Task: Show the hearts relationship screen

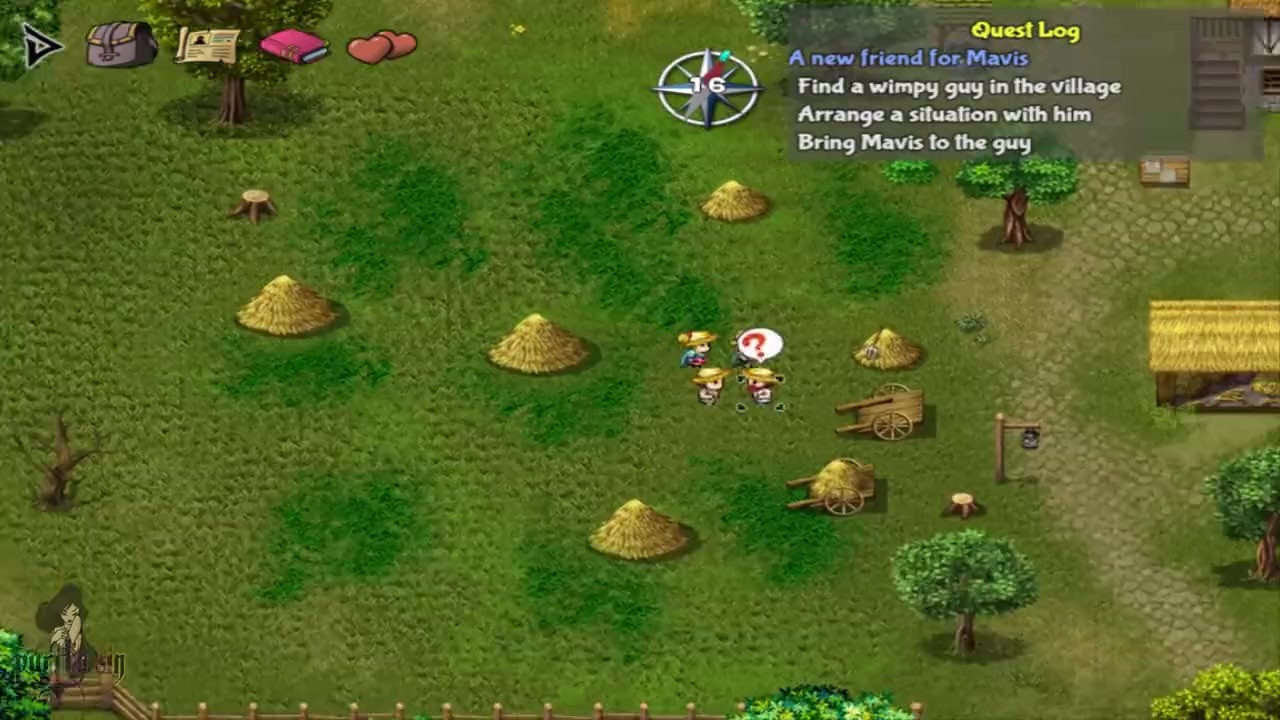Action: pyautogui.click(x=382, y=46)
